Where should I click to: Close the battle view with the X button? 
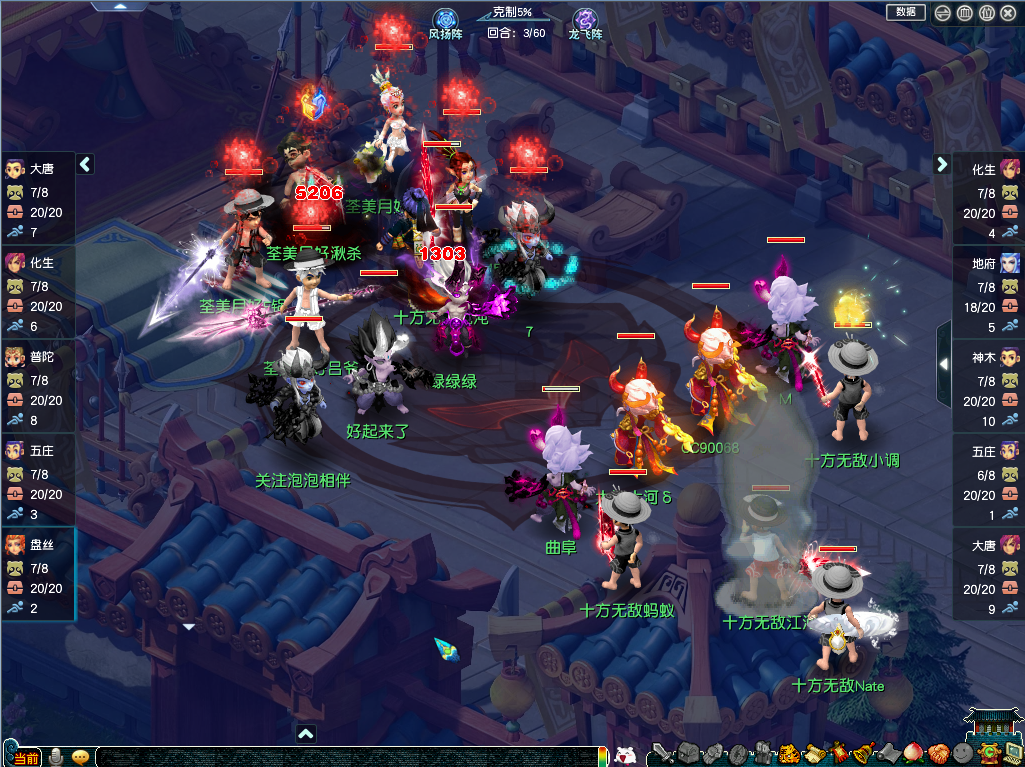(x=1010, y=13)
